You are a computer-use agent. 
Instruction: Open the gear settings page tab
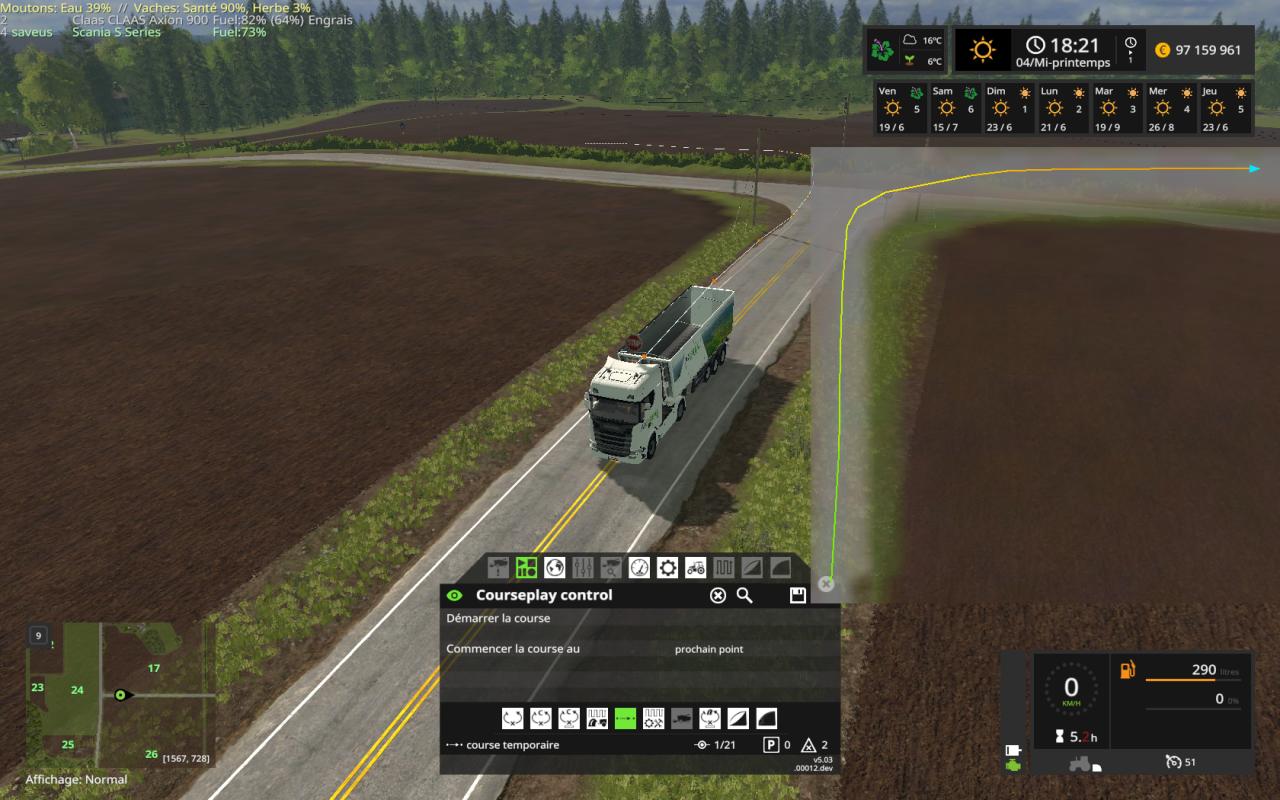tap(667, 568)
